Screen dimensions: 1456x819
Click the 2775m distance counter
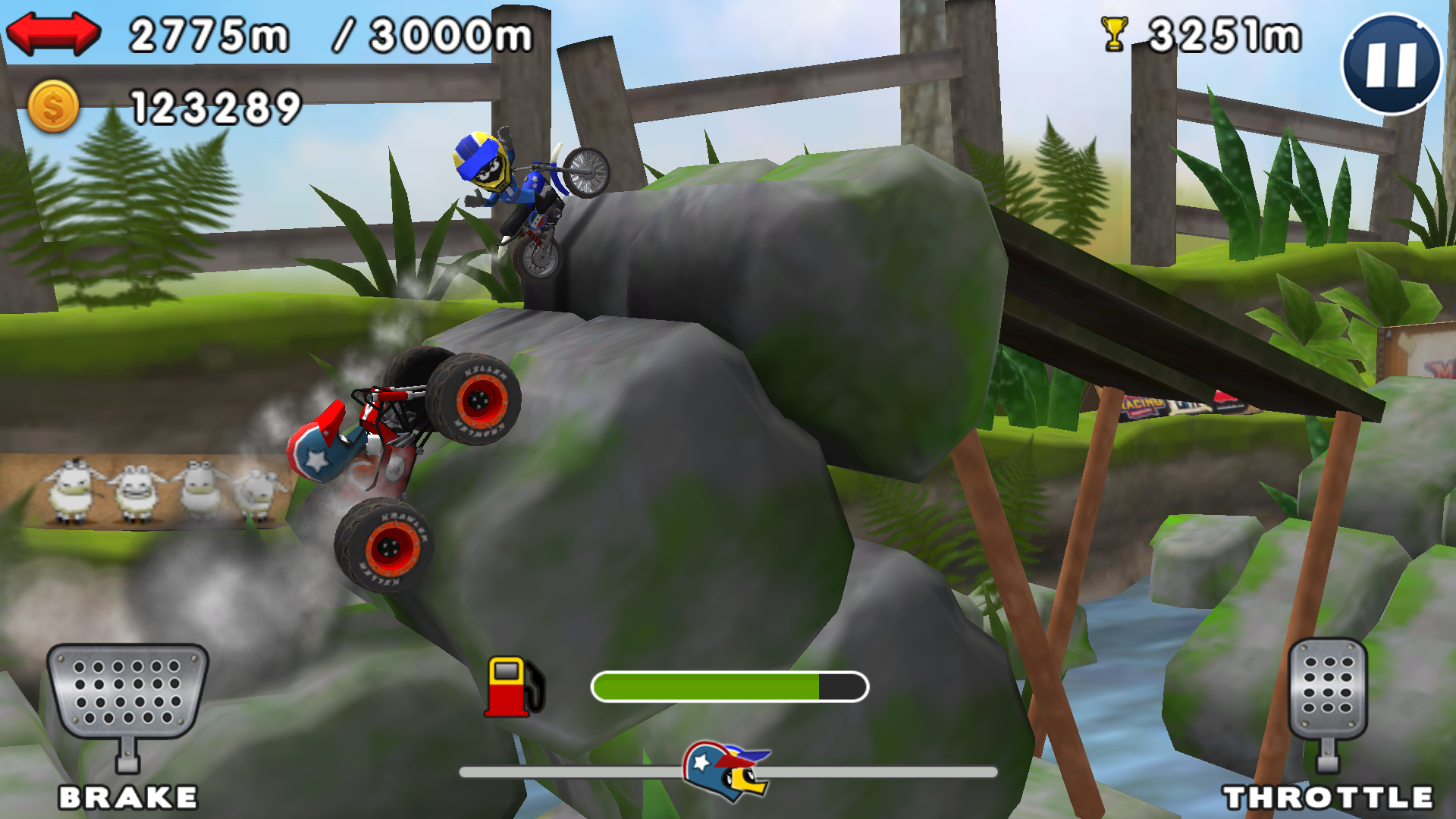tap(209, 32)
